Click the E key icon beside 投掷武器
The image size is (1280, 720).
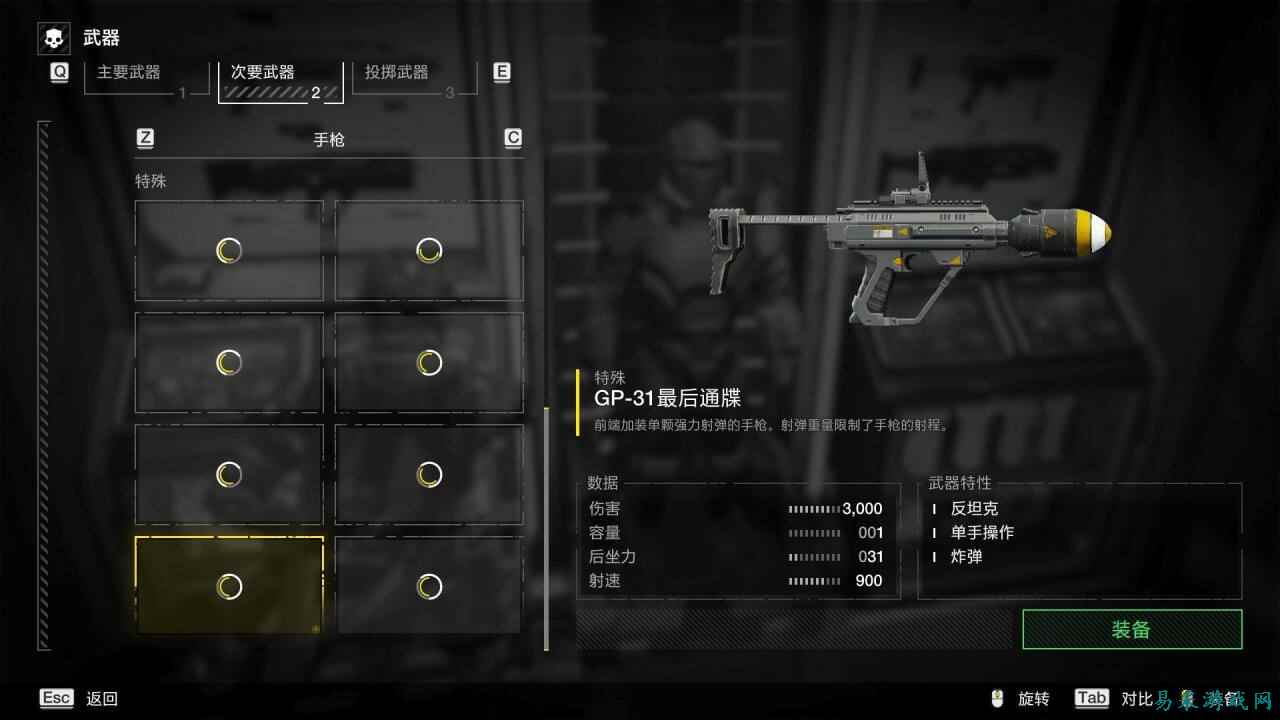coord(501,71)
